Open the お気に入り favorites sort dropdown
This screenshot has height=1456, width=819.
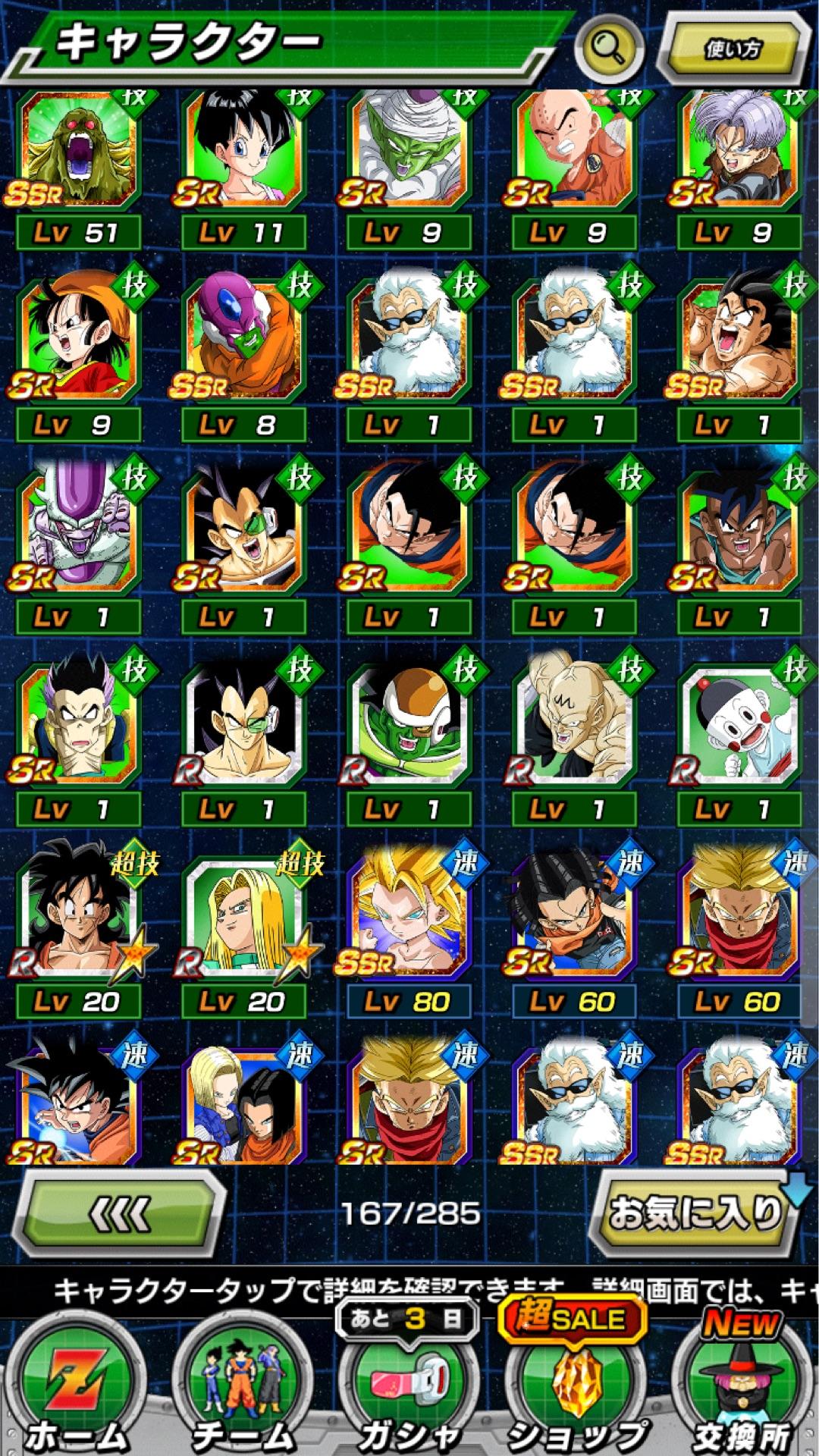coord(696,1213)
